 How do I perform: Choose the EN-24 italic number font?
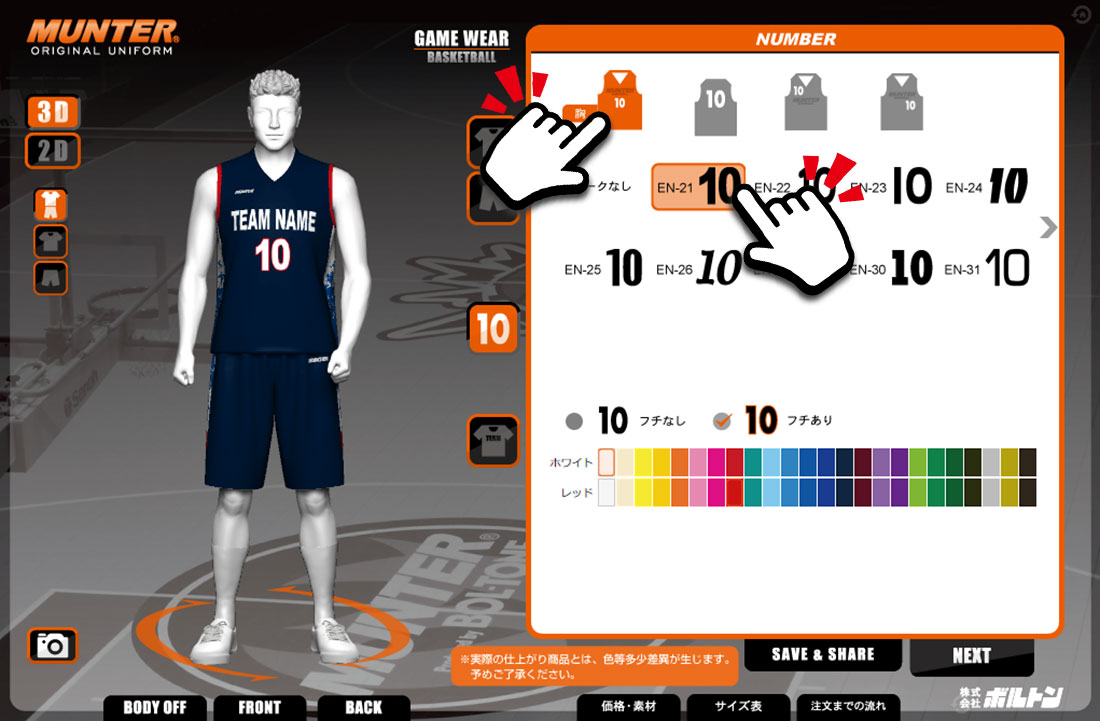pyautogui.click(x=987, y=187)
